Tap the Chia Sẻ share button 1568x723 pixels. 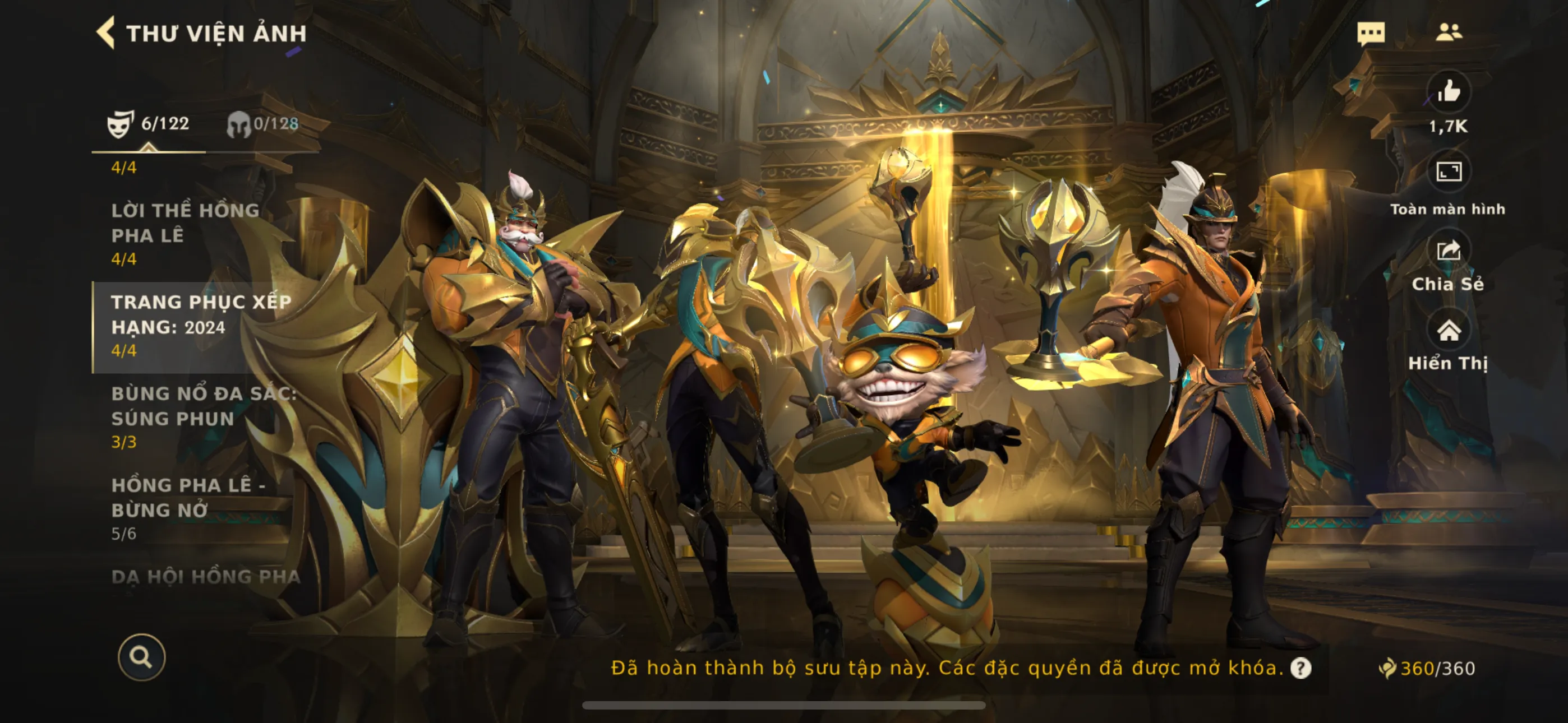(x=1448, y=251)
